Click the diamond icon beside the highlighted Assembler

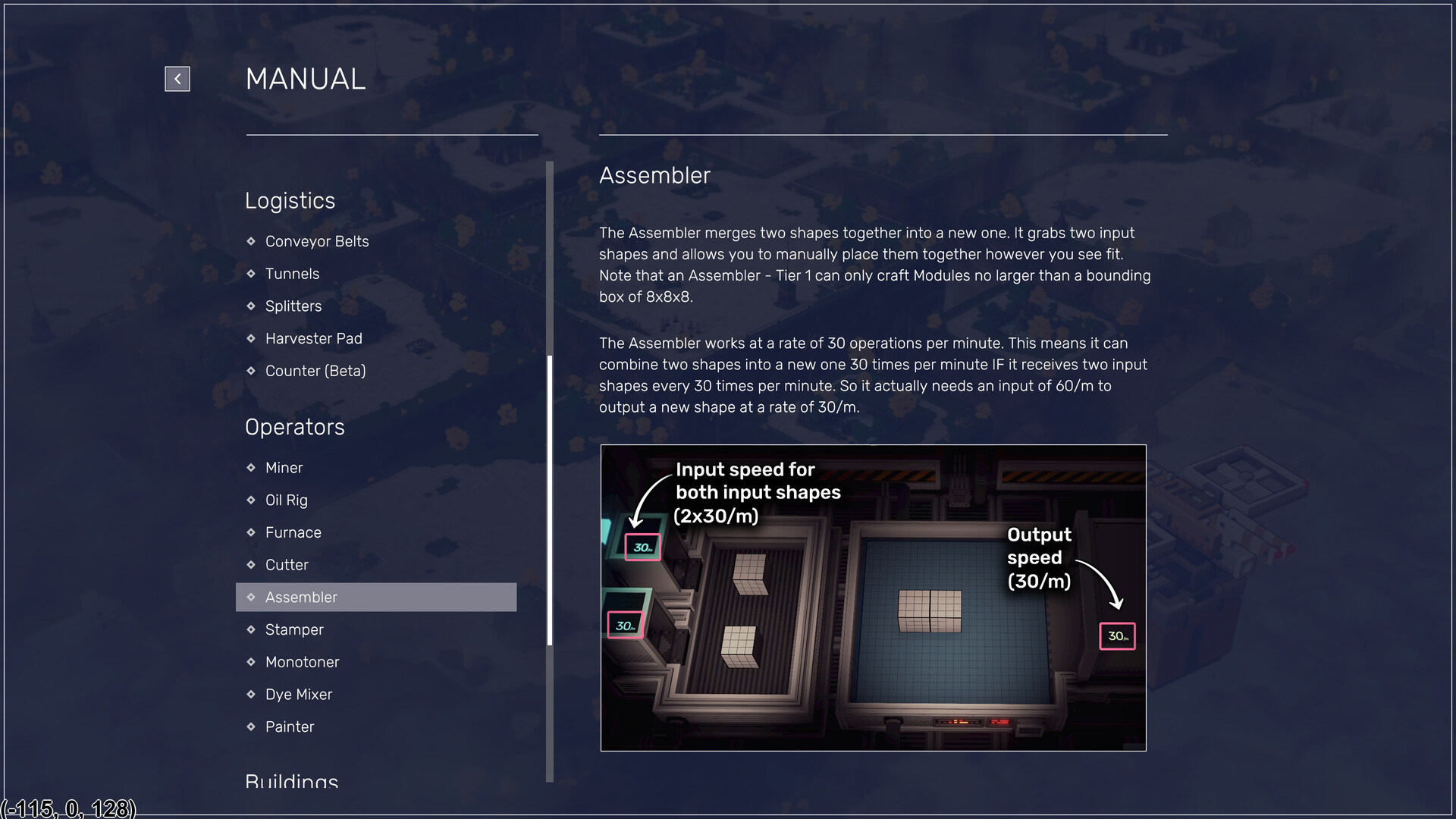click(251, 598)
